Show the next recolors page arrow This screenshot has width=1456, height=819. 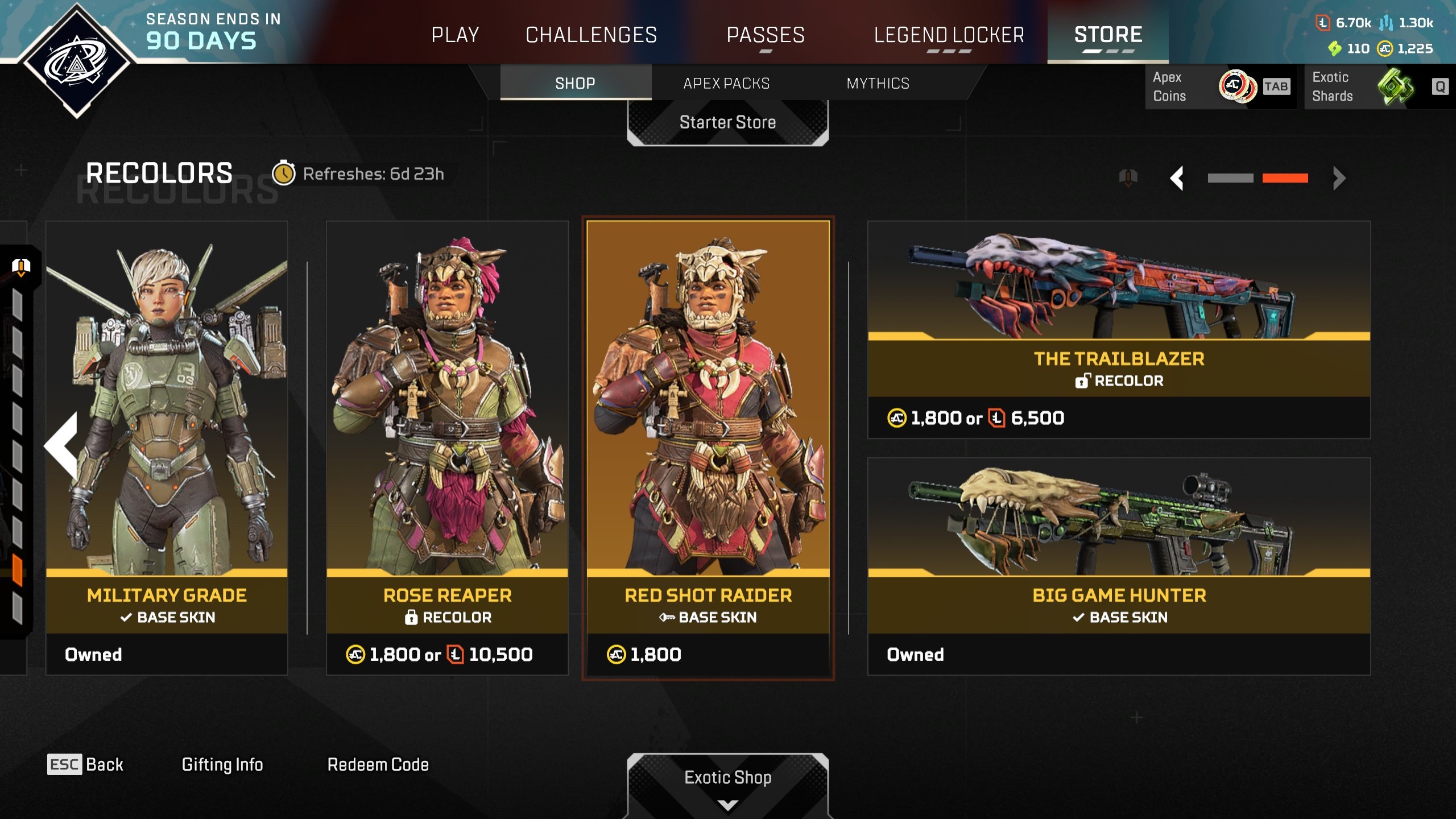[x=1339, y=178]
